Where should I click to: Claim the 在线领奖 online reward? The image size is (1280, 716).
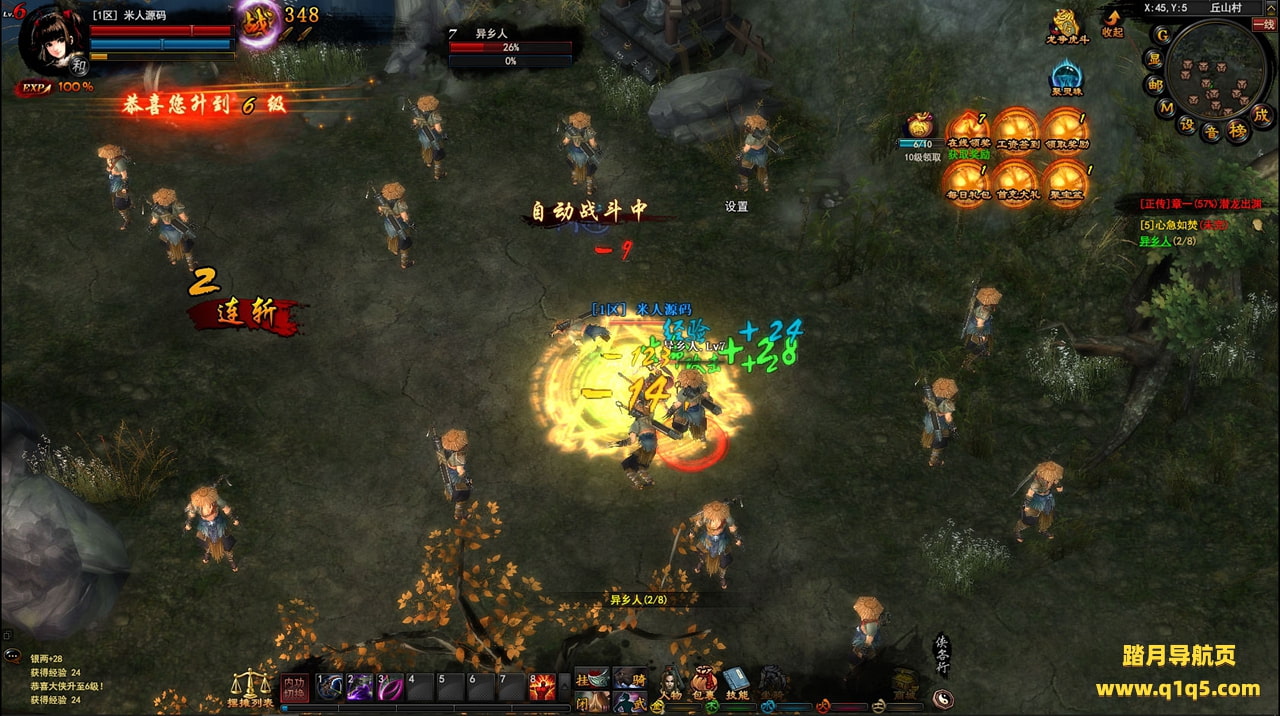(x=966, y=131)
